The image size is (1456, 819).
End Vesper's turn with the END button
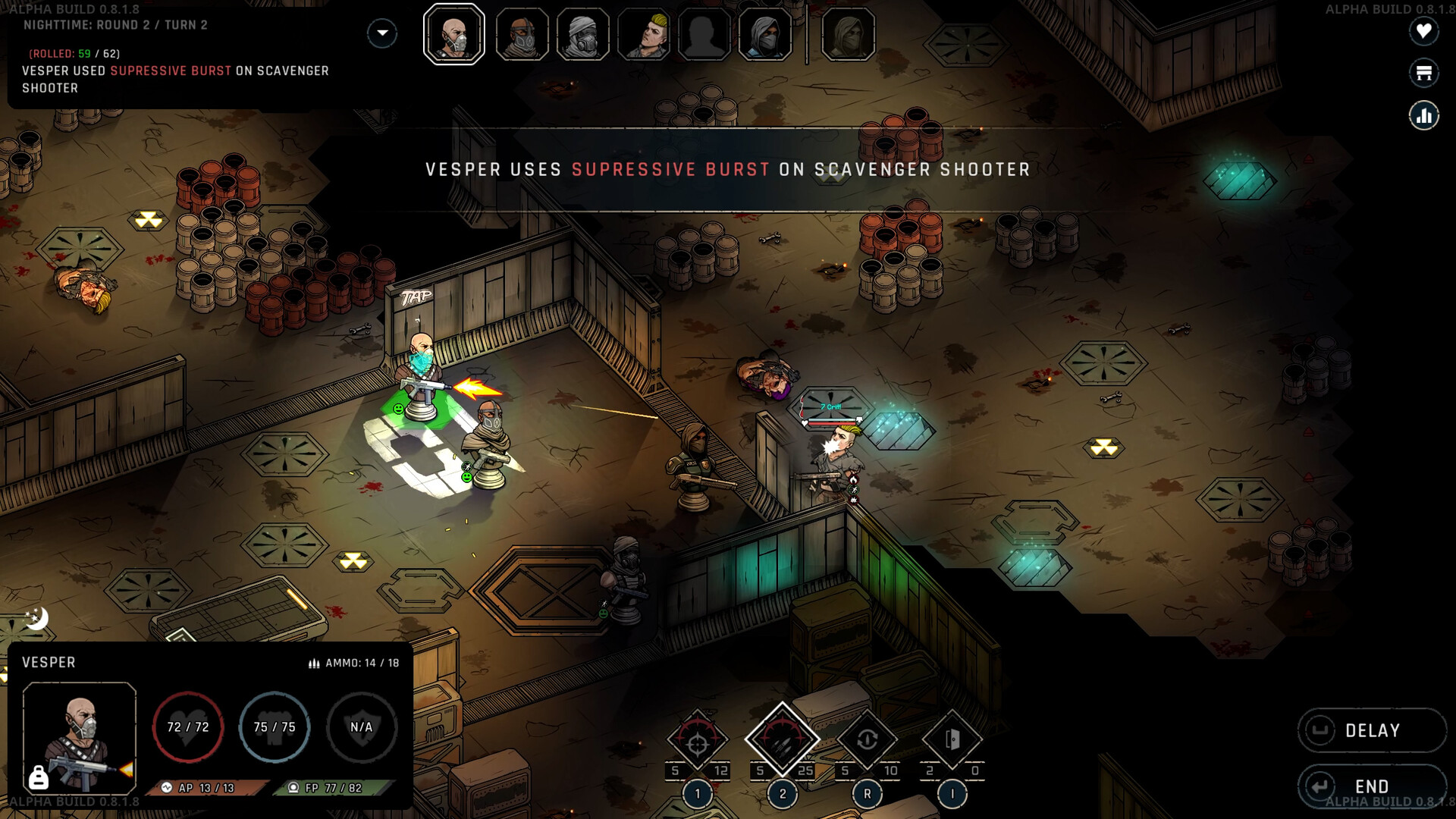pos(1371,786)
